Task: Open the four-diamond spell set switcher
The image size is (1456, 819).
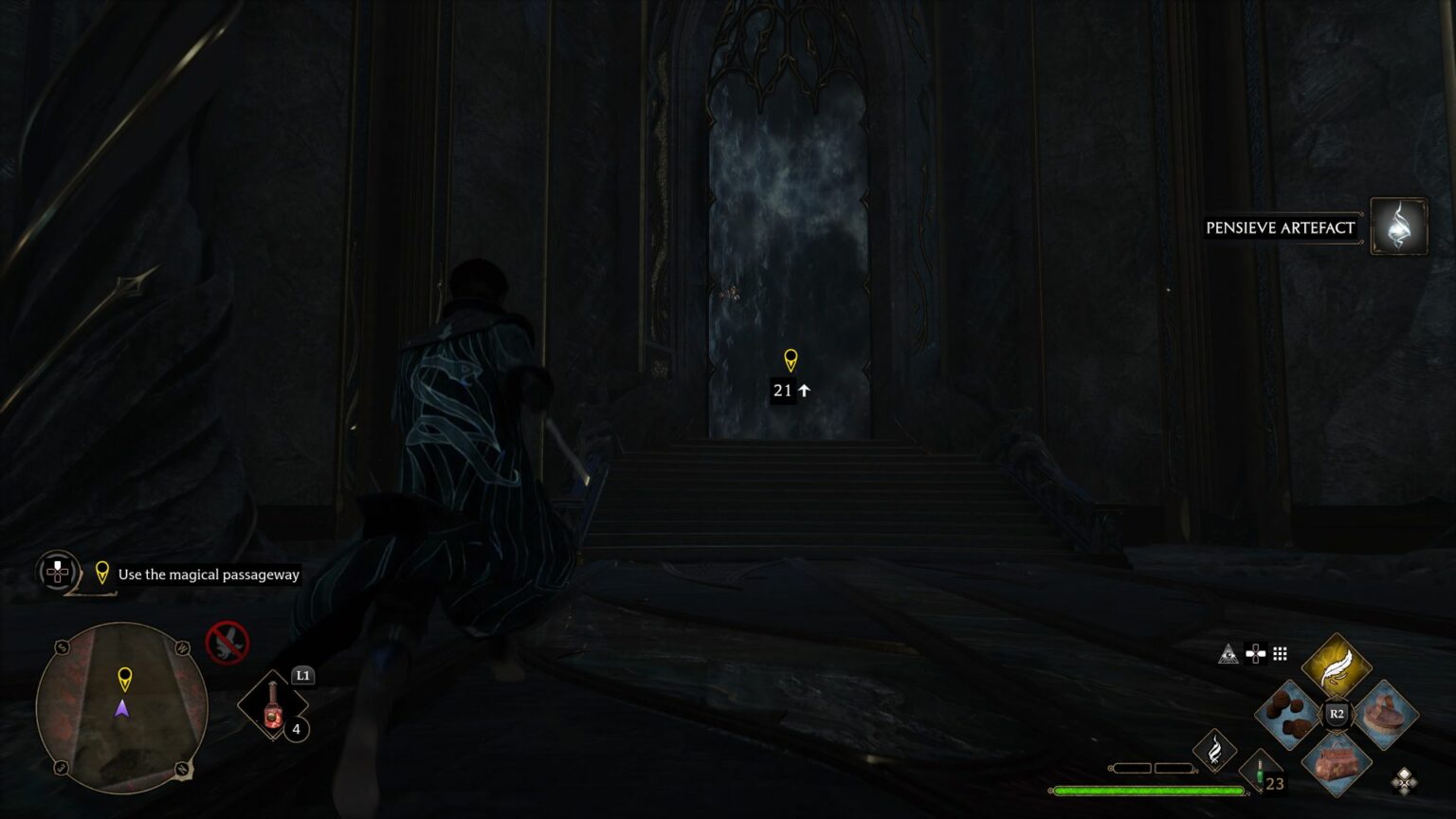Action: (x=1405, y=779)
